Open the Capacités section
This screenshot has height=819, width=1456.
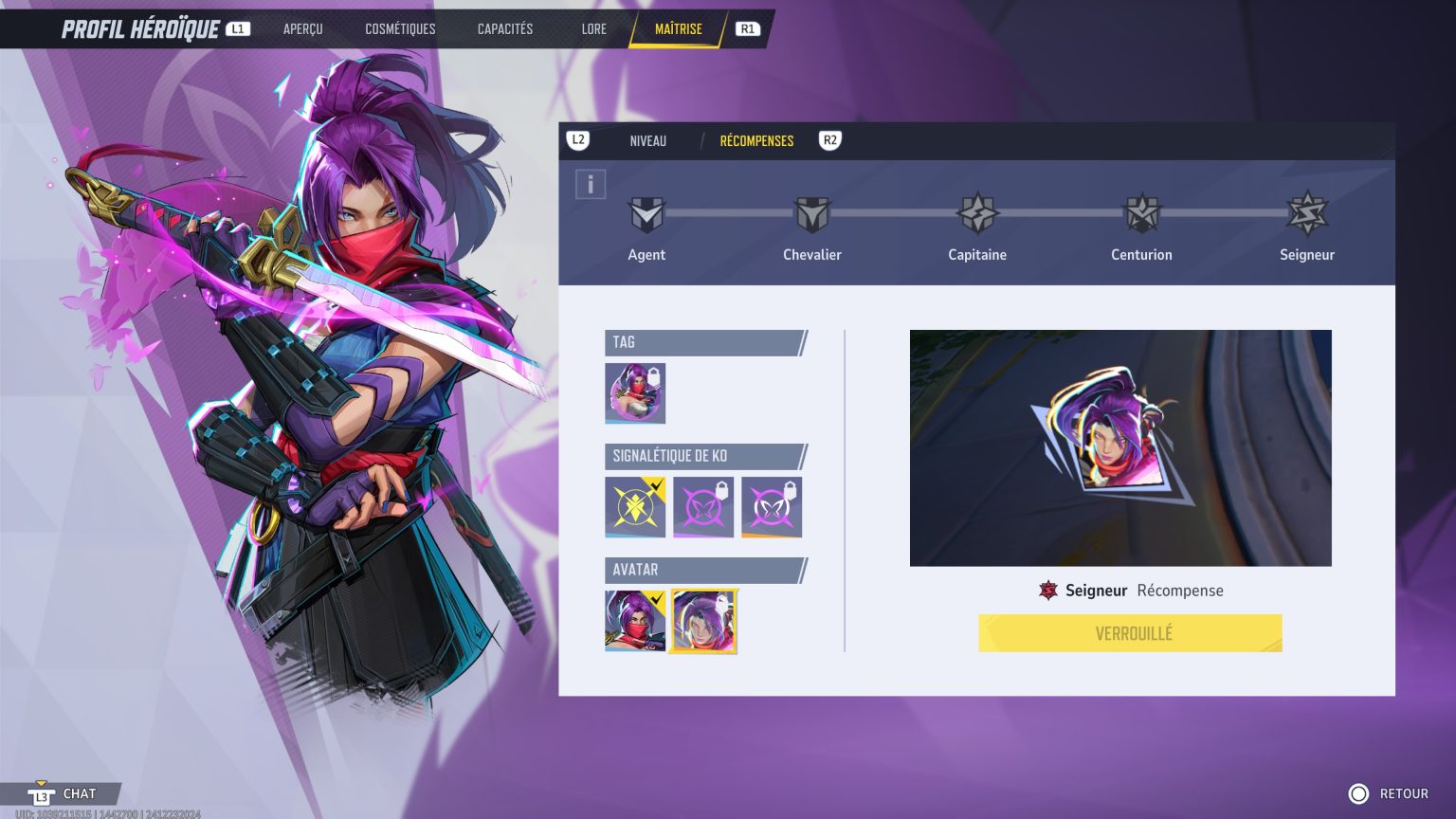505,28
